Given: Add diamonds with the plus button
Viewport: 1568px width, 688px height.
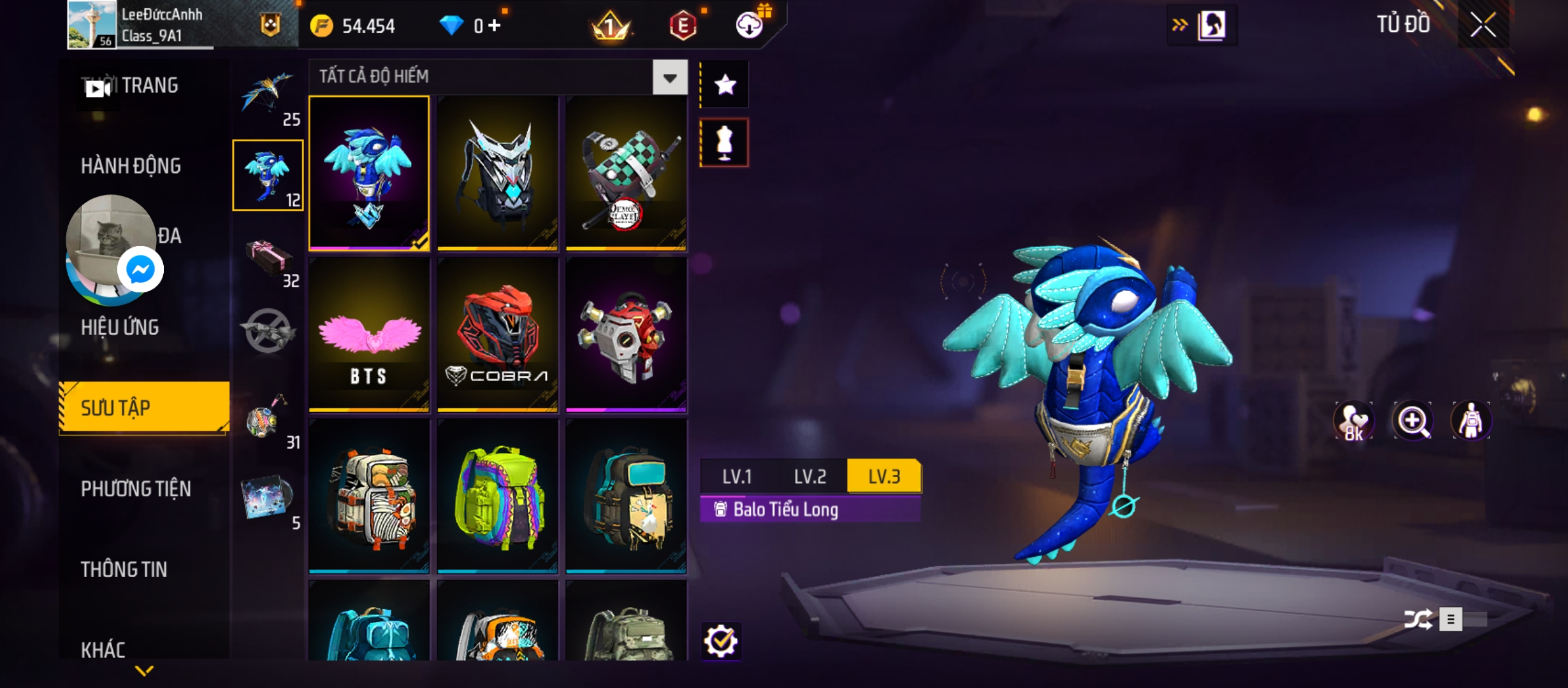Looking at the screenshot, I should (495, 26).
